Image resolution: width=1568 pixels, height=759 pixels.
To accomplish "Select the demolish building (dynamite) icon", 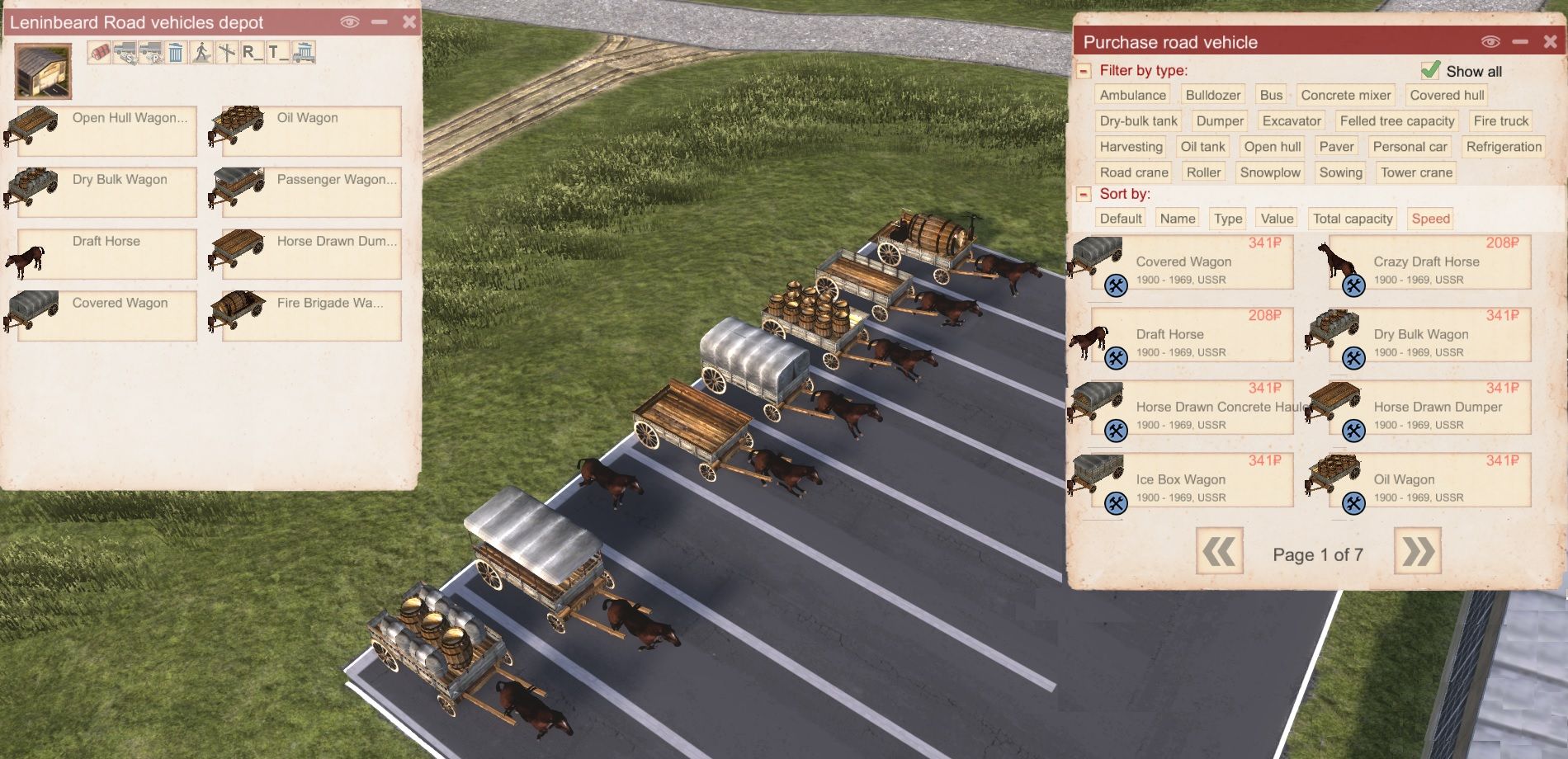I will 99,54.
